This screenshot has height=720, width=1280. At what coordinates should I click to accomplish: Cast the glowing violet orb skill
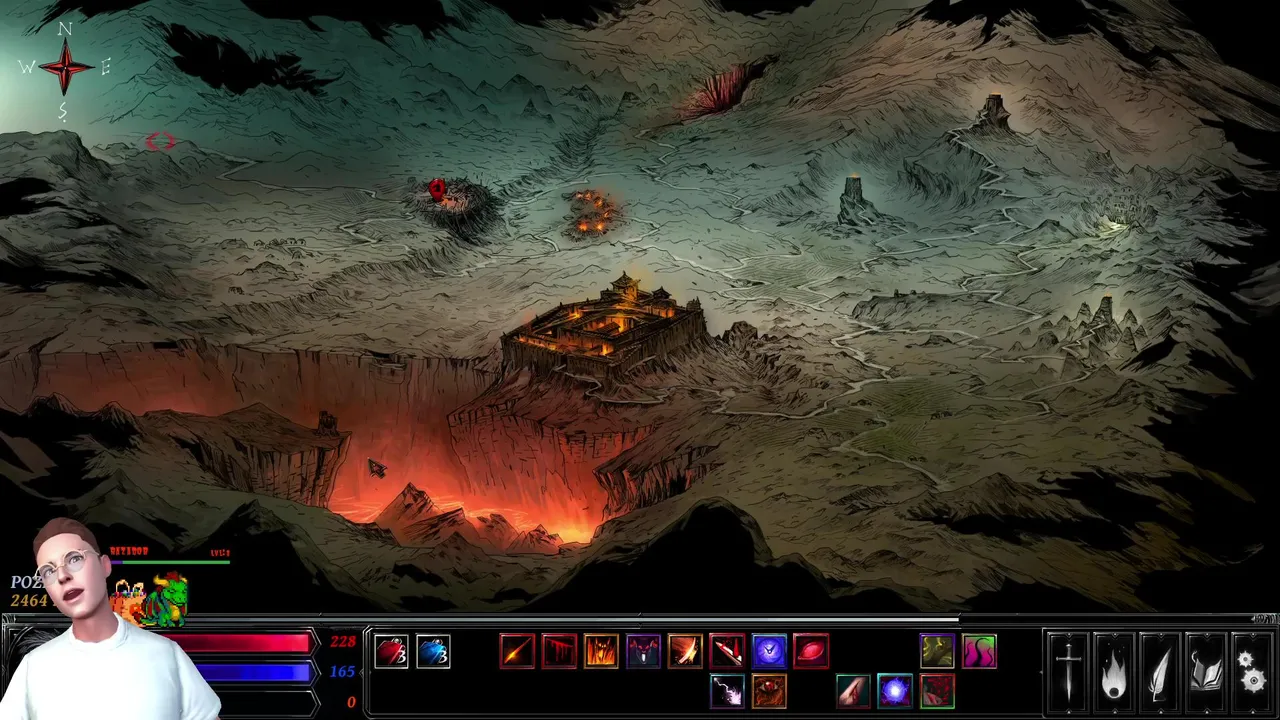pos(895,691)
